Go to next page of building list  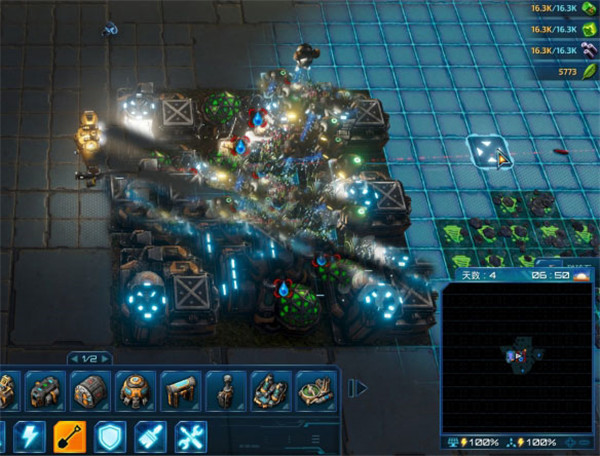105,358
